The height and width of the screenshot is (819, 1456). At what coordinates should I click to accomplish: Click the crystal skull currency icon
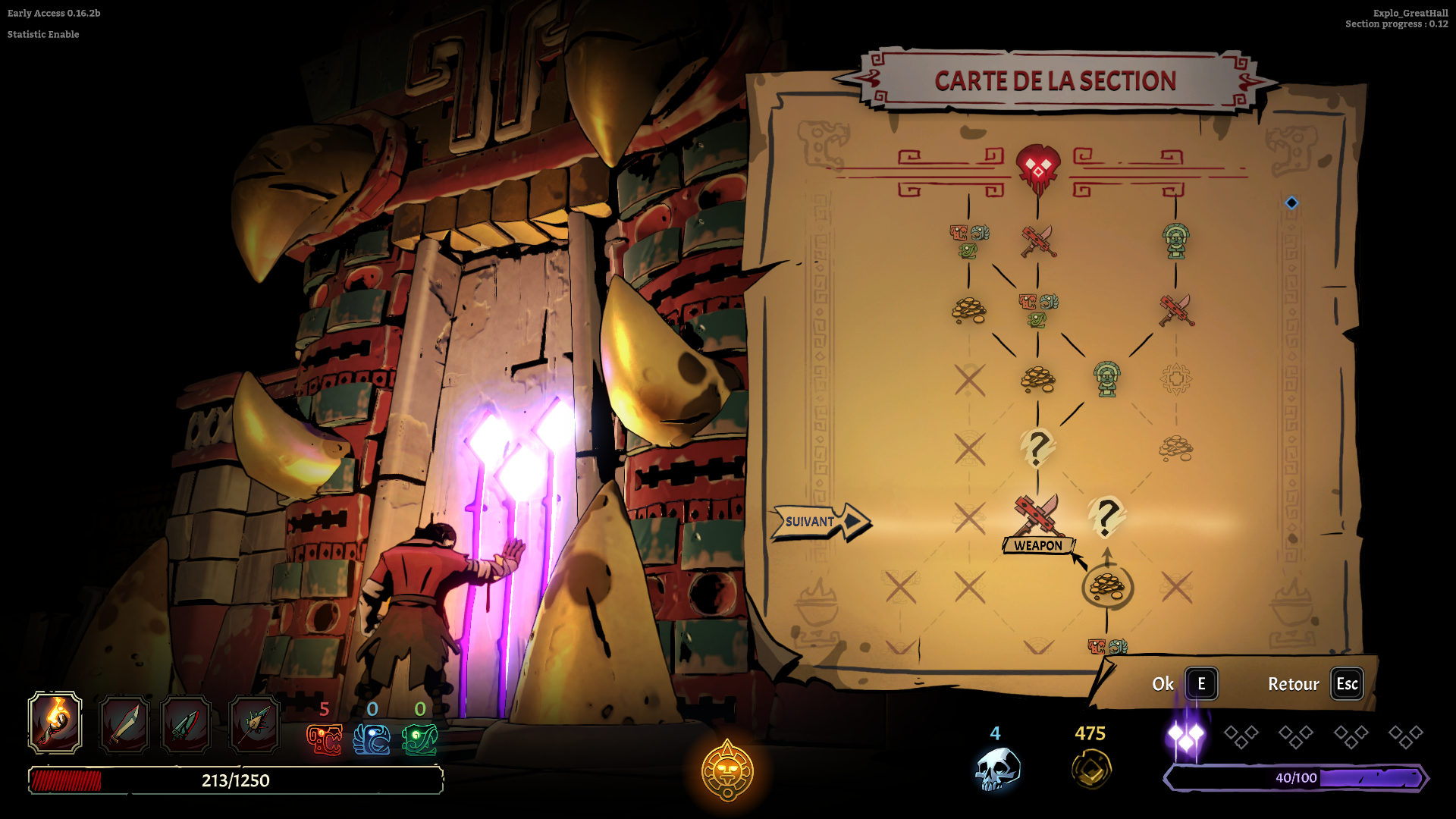(x=996, y=770)
